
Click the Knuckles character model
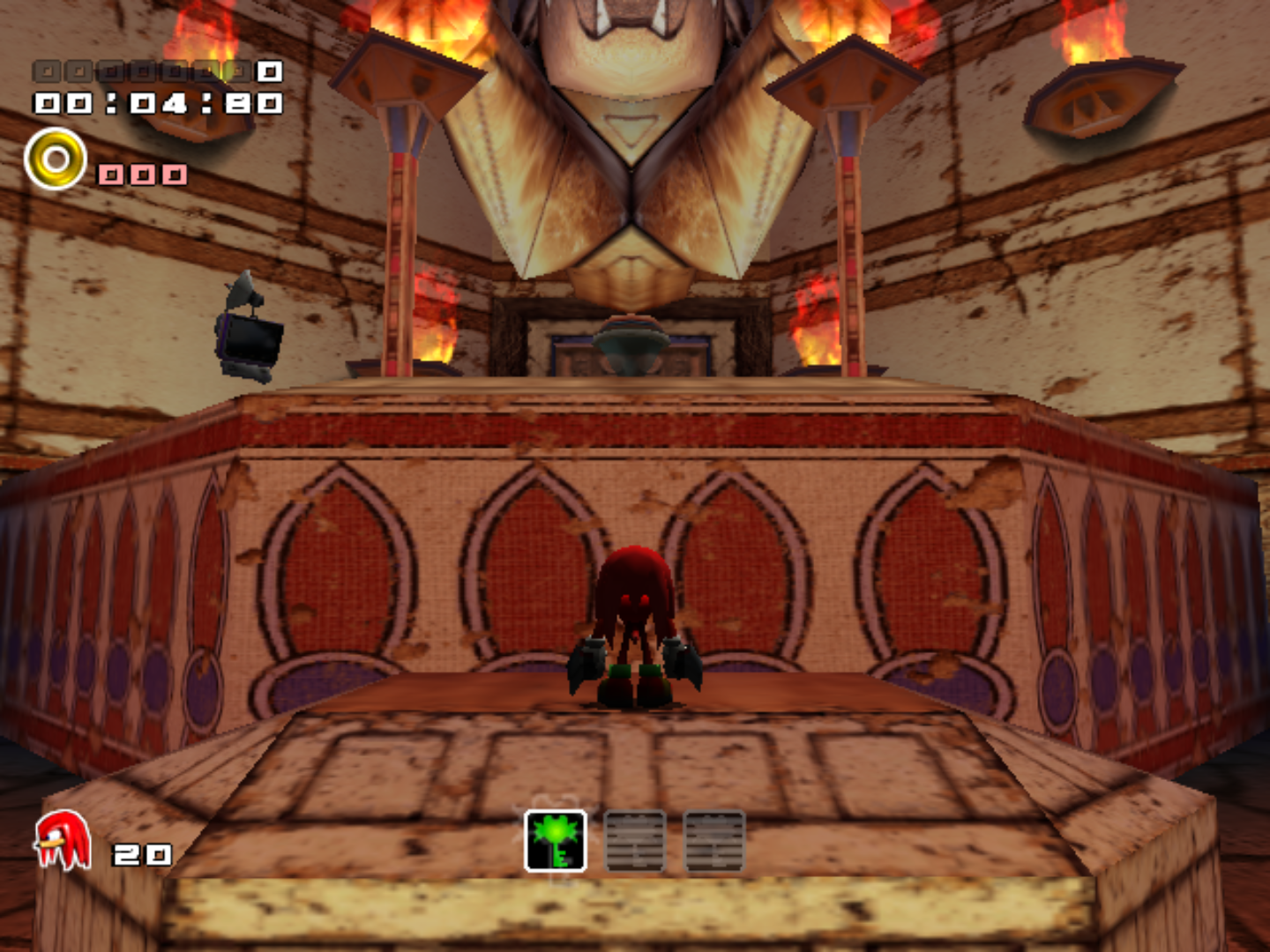pos(633,626)
